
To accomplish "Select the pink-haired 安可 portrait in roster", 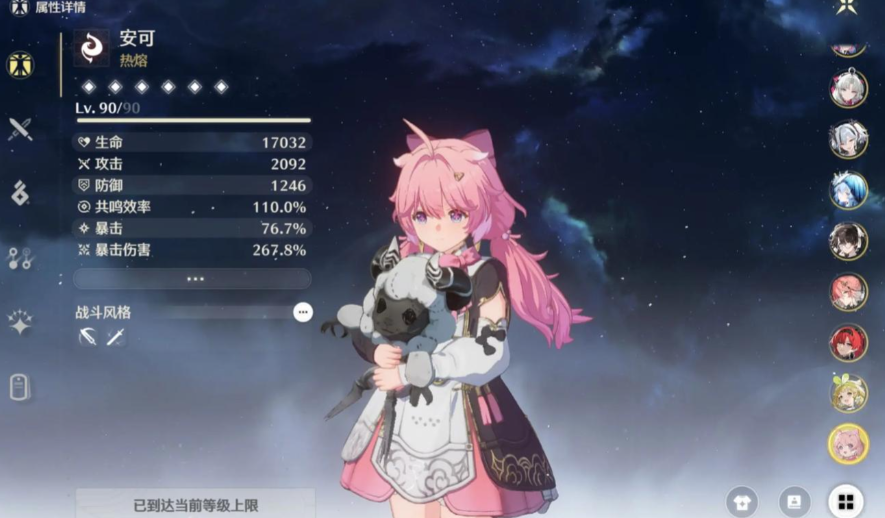I will (x=848, y=443).
